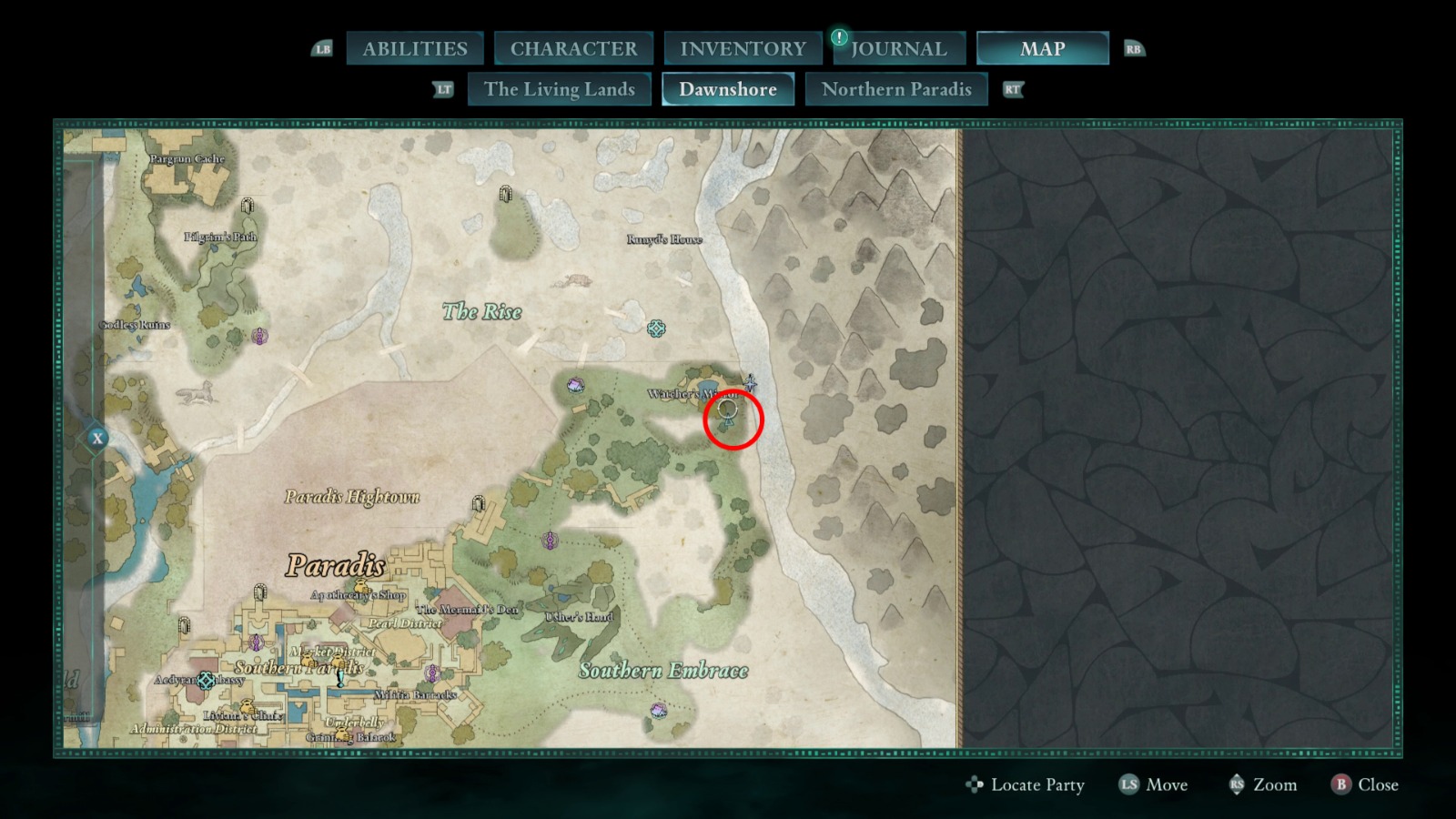Click the merchant icon at Grinning Balarok

pos(342,733)
